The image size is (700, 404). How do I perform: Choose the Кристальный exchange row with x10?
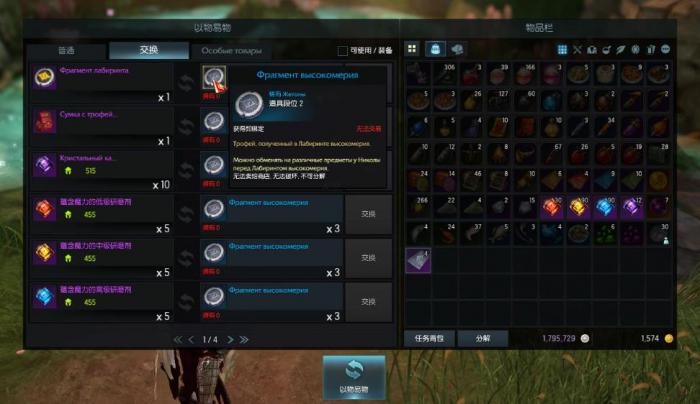(x=100, y=166)
